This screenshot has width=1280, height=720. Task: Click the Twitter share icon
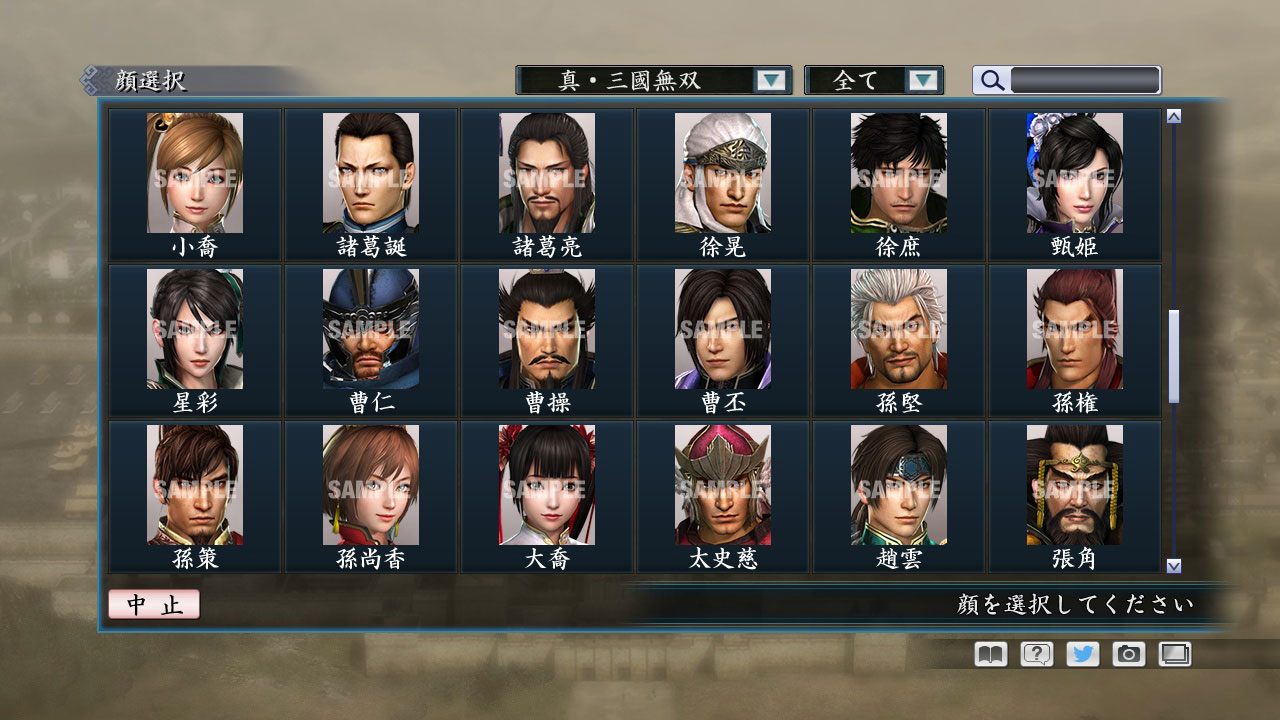point(1081,653)
